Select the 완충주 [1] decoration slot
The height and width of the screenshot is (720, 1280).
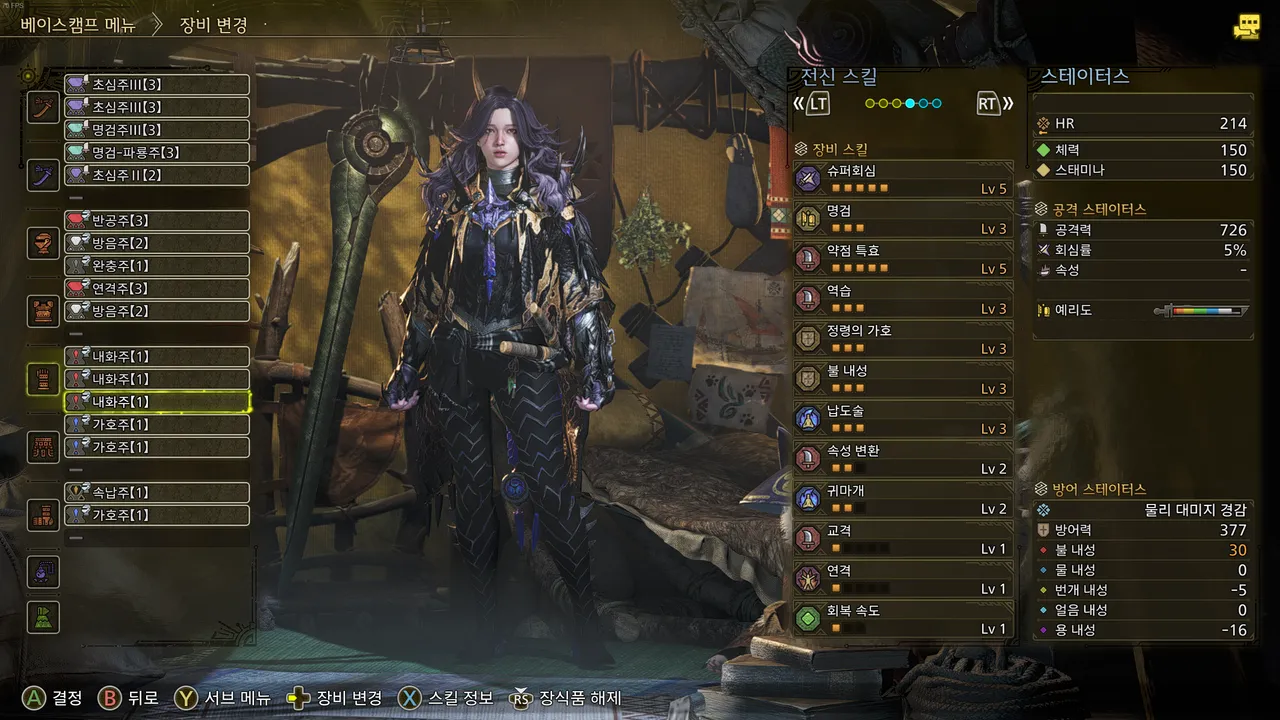pos(157,267)
